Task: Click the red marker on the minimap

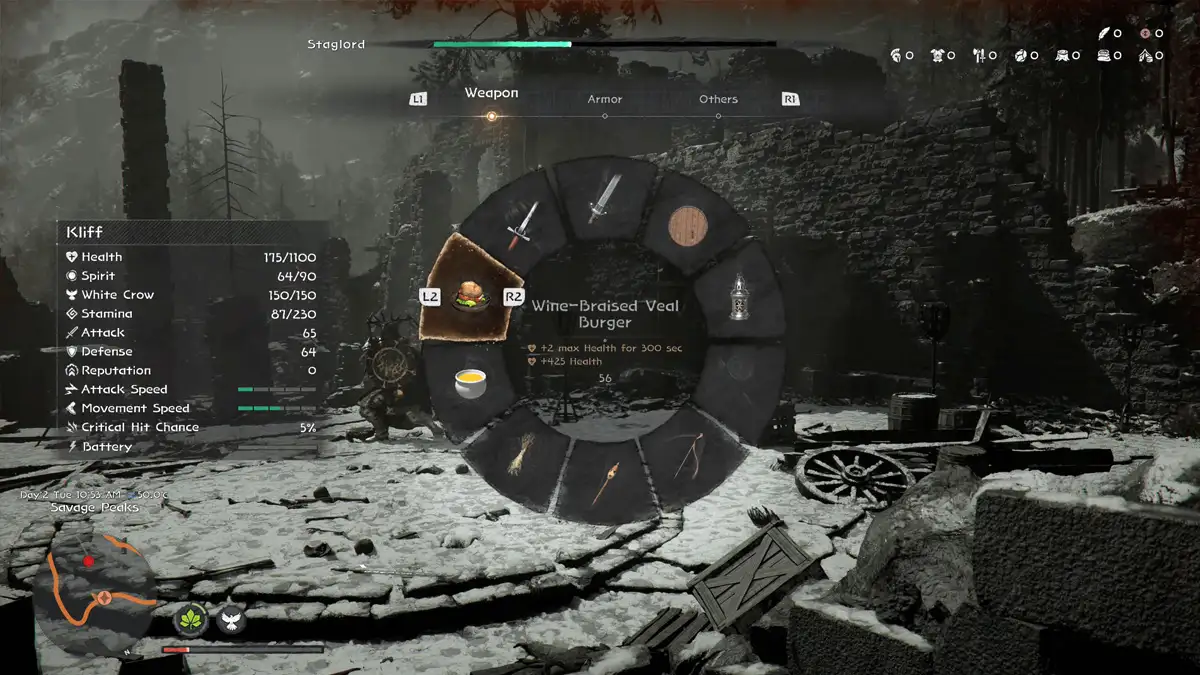Action: point(89,561)
